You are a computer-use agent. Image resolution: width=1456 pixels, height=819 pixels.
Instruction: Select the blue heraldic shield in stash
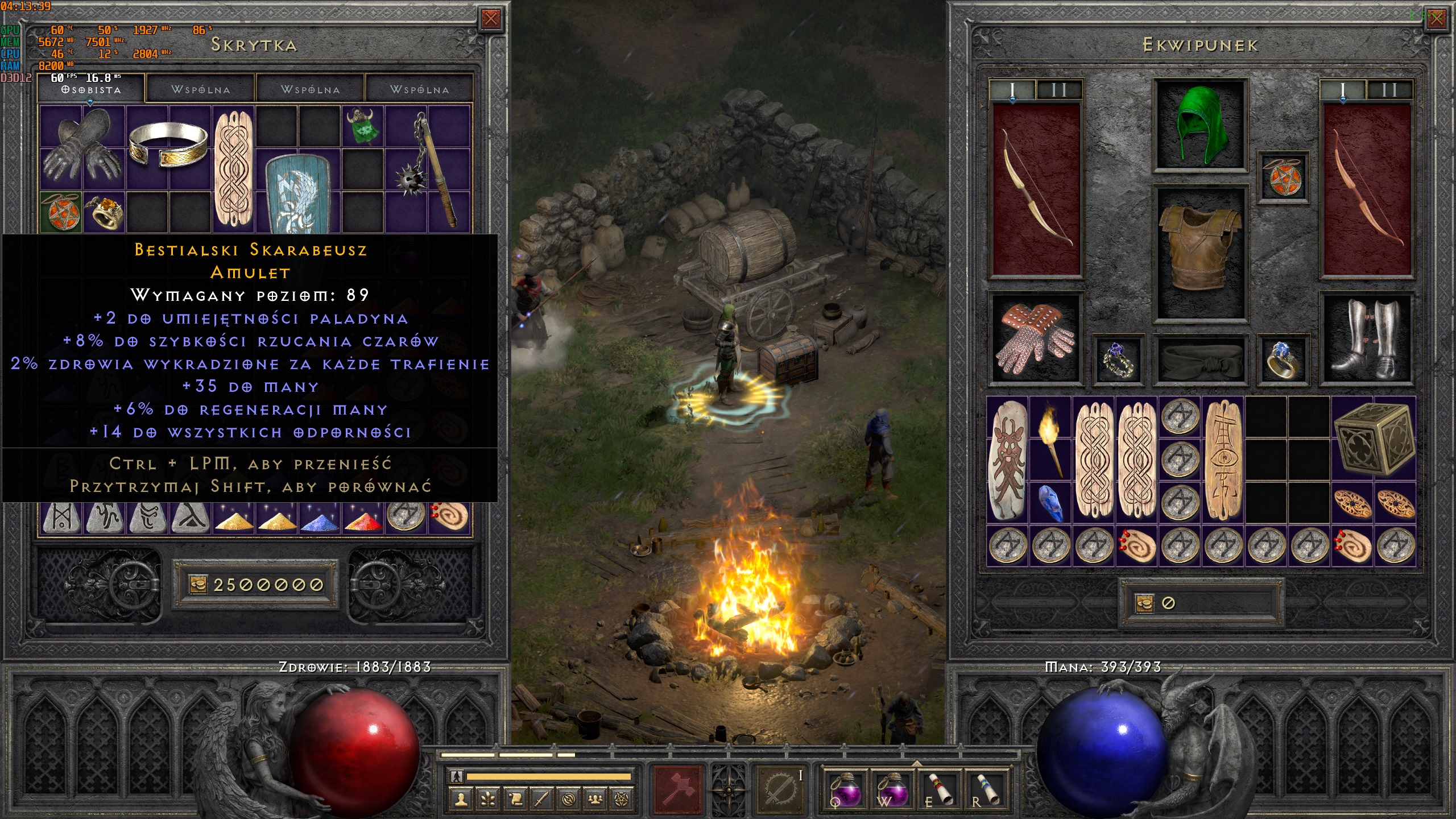297,193
